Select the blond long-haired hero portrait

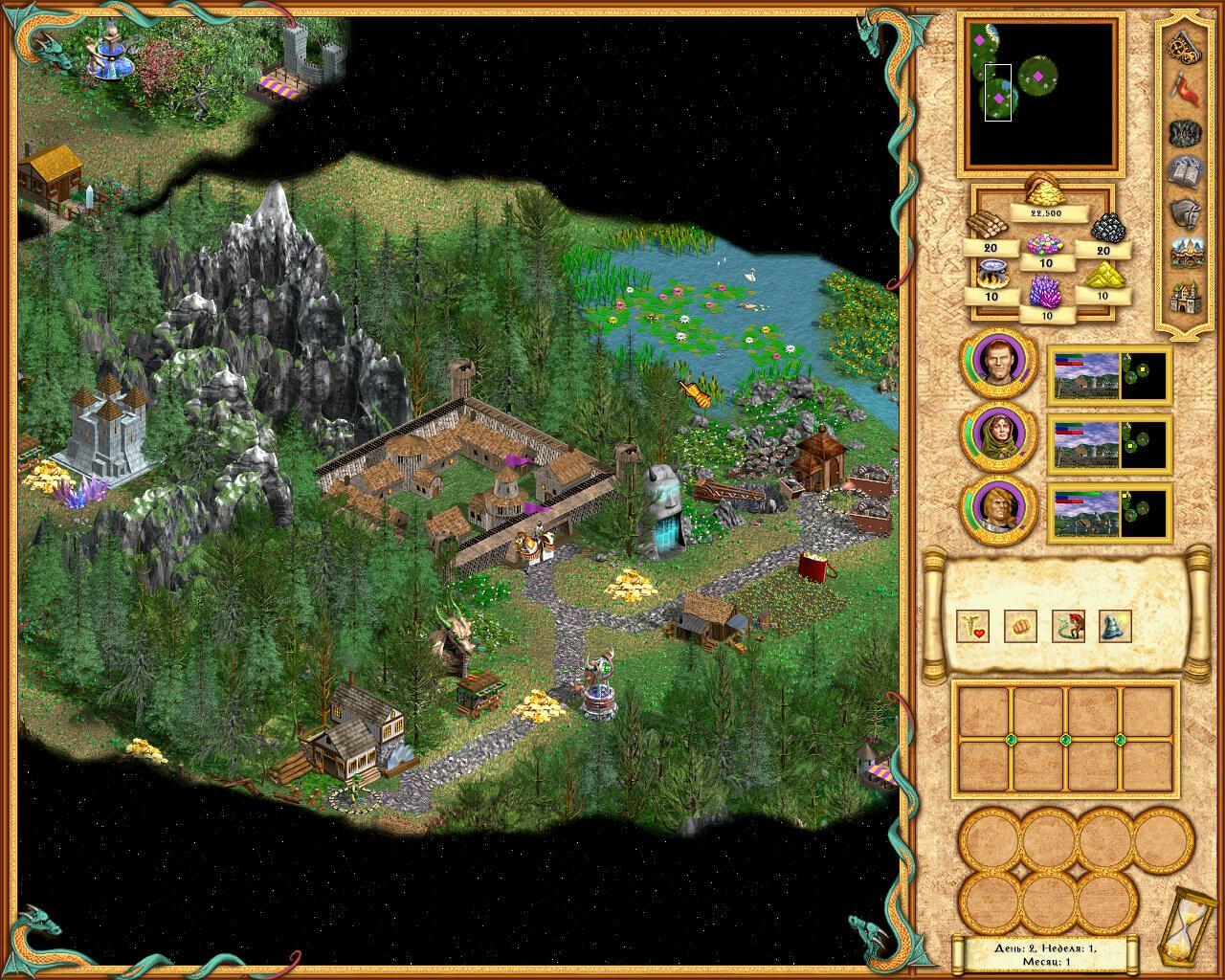(x=998, y=507)
